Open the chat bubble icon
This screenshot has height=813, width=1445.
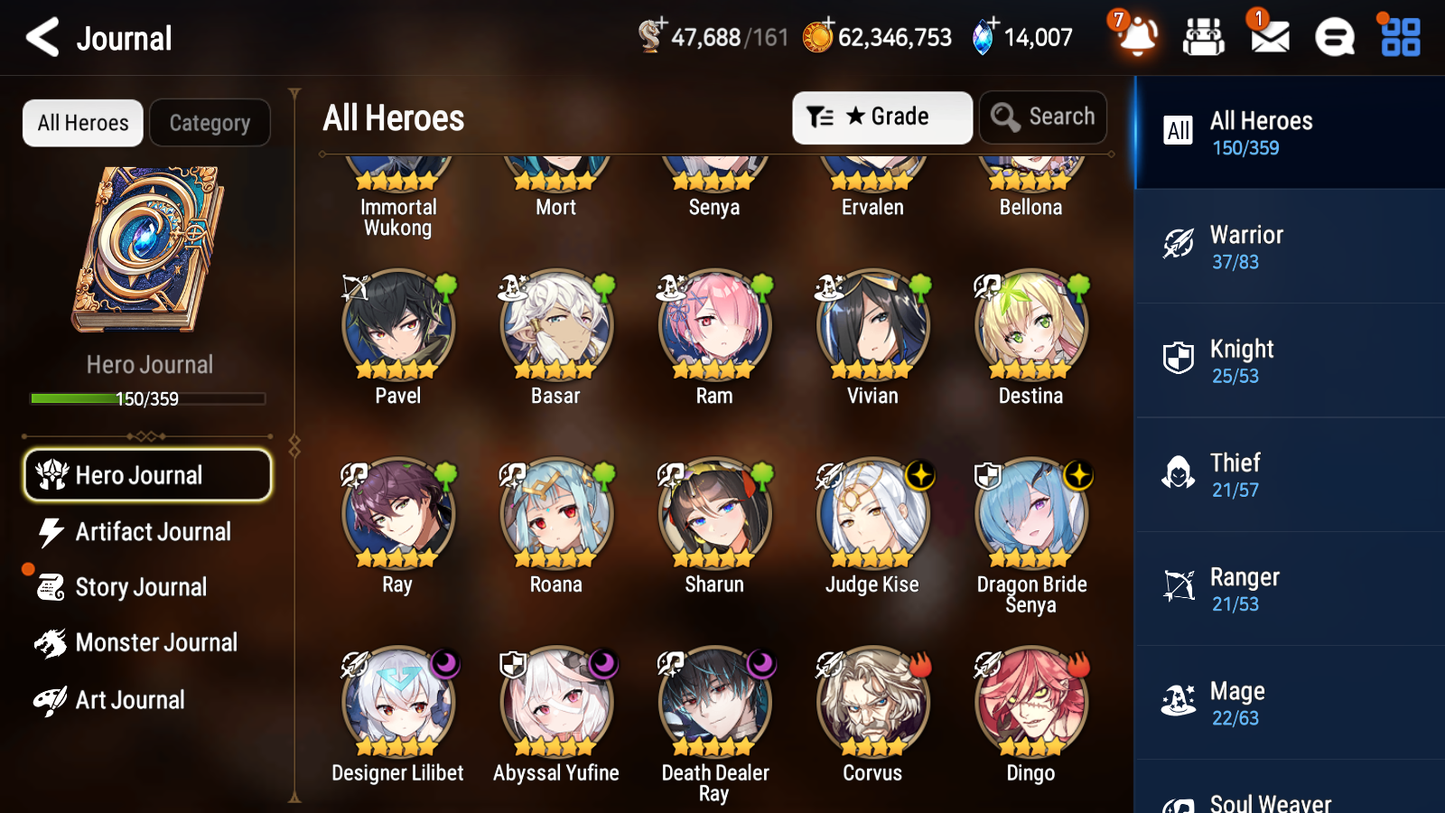1334,37
